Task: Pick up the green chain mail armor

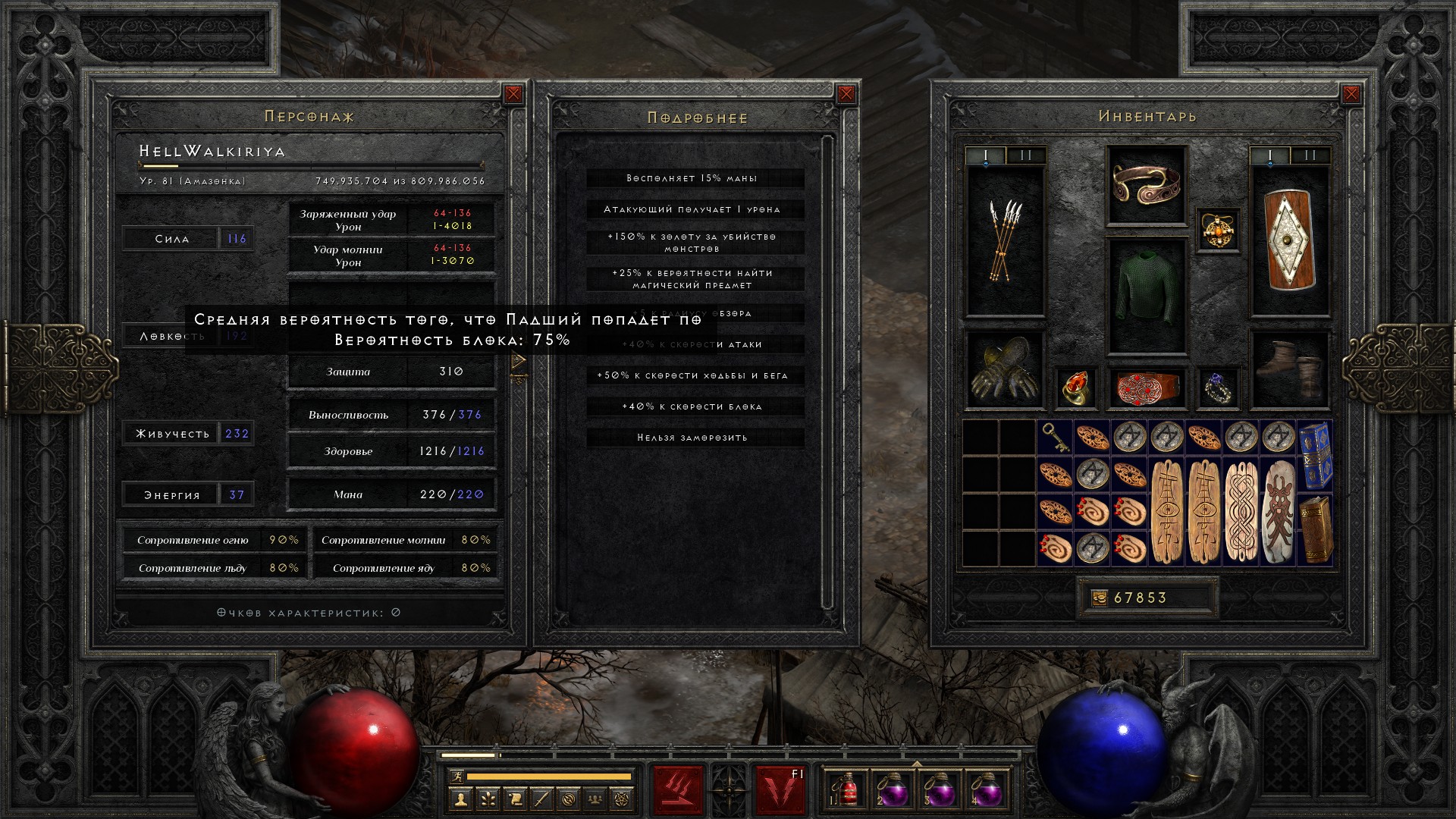Action: click(x=1146, y=296)
